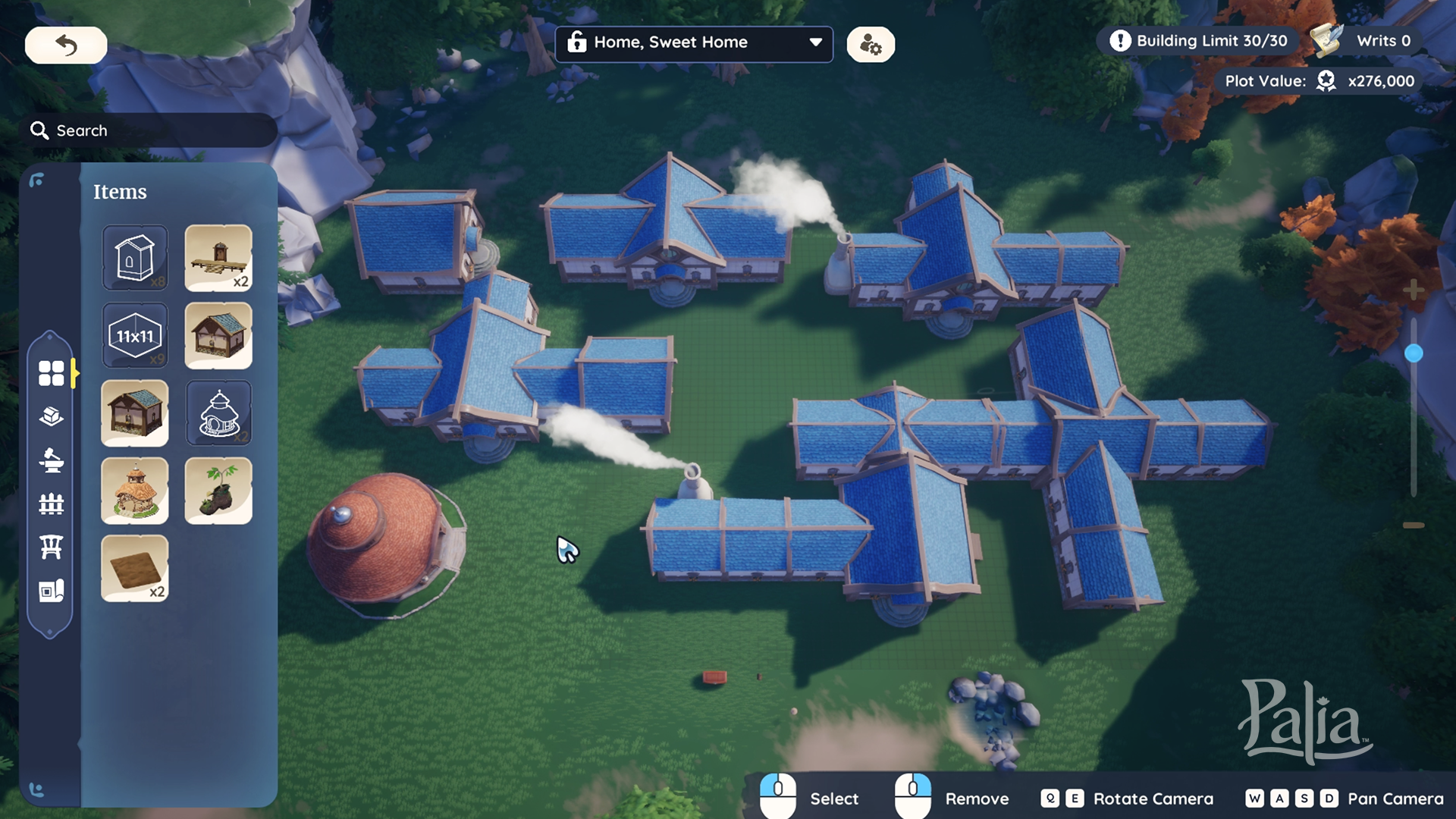Choose the boot planter item
The width and height of the screenshot is (1456, 819).
click(218, 491)
